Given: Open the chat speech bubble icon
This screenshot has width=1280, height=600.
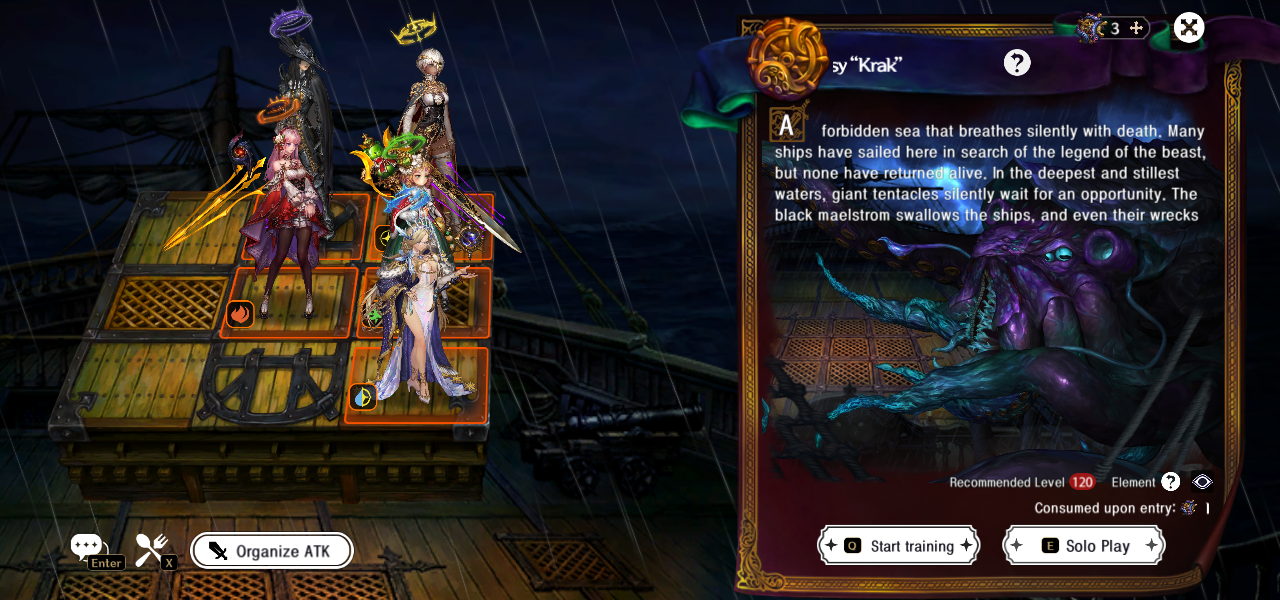Looking at the screenshot, I should [87, 547].
